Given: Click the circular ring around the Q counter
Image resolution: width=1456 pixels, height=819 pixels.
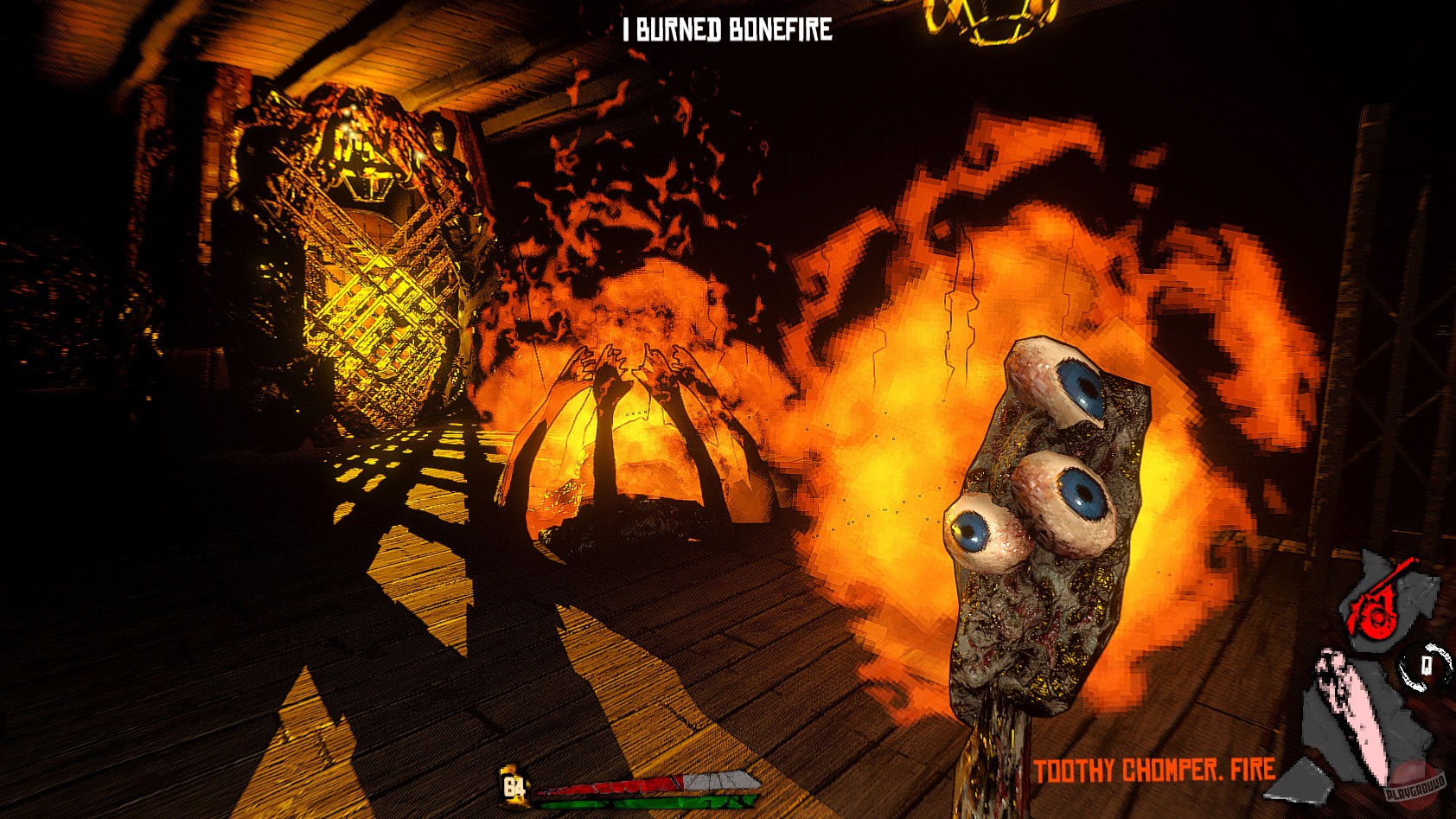Looking at the screenshot, I should tap(1428, 666).
